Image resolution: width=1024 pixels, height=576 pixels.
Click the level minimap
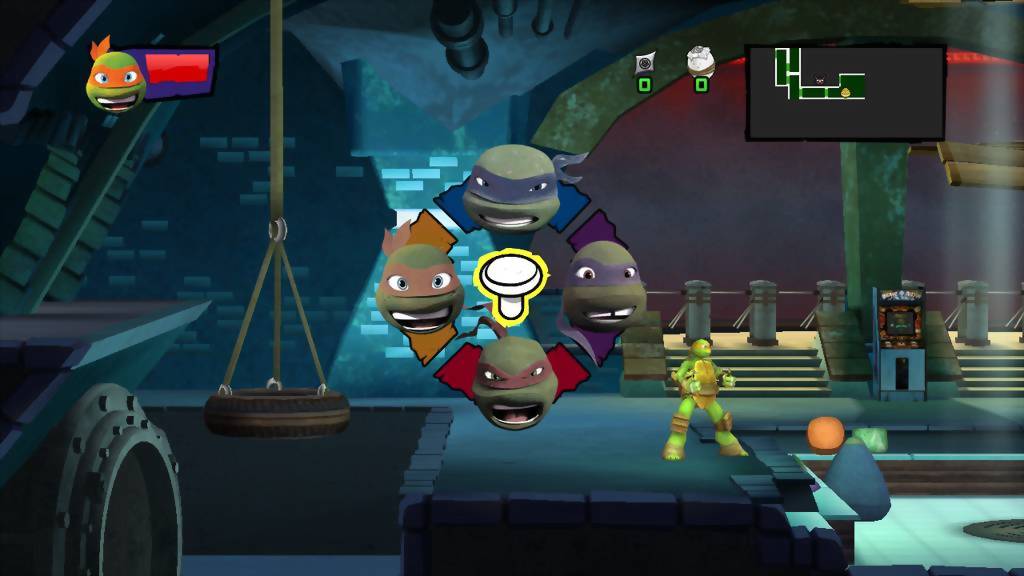tap(845, 91)
